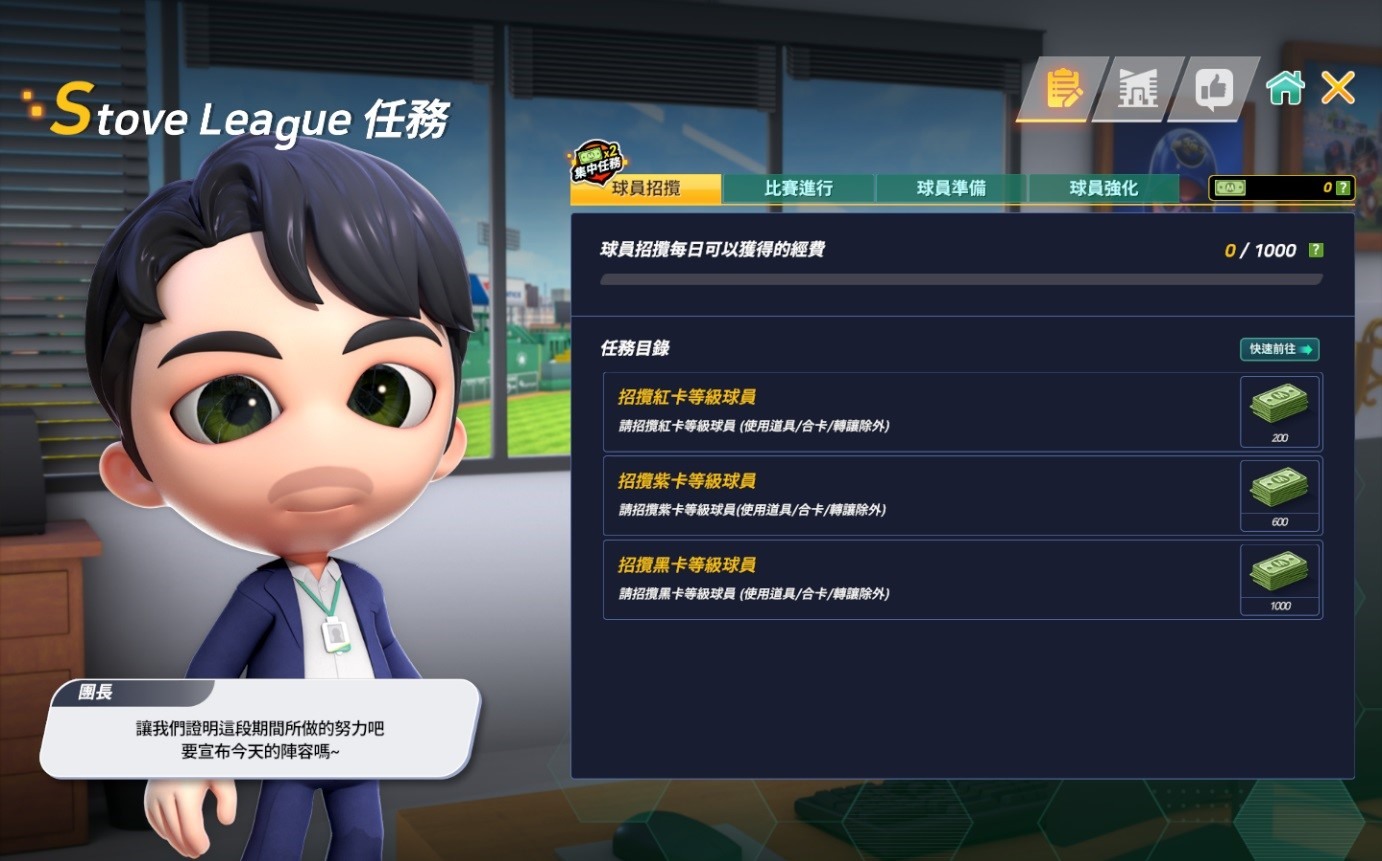This screenshot has width=1382, height=861.
Task: Click the 1000 money reward thumbnail
Action: click(x=1278, y=576)
